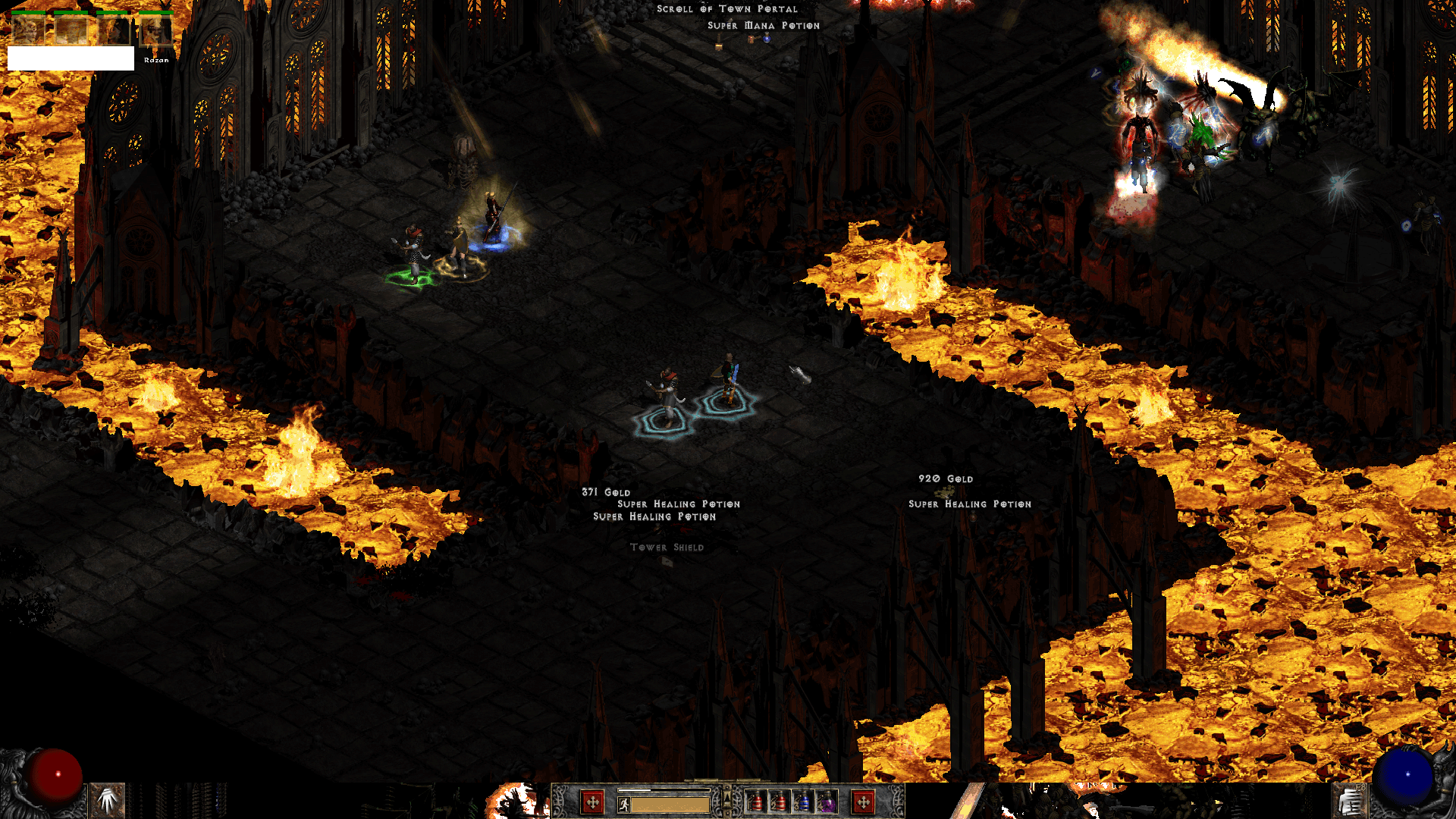The height and width of the screenshot is (819, 1456).
Task: Select the white hand left skill icon
Action: click(x=108, y=800)
